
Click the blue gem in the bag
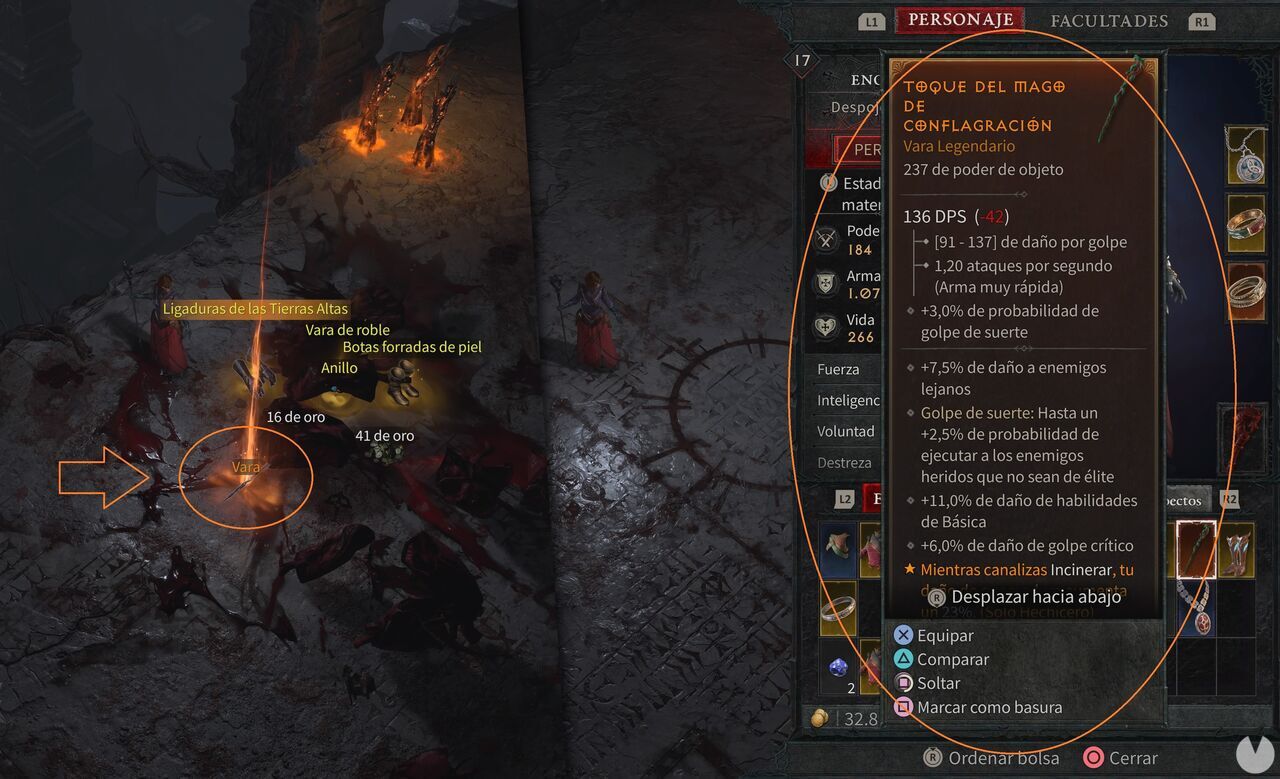837,665
